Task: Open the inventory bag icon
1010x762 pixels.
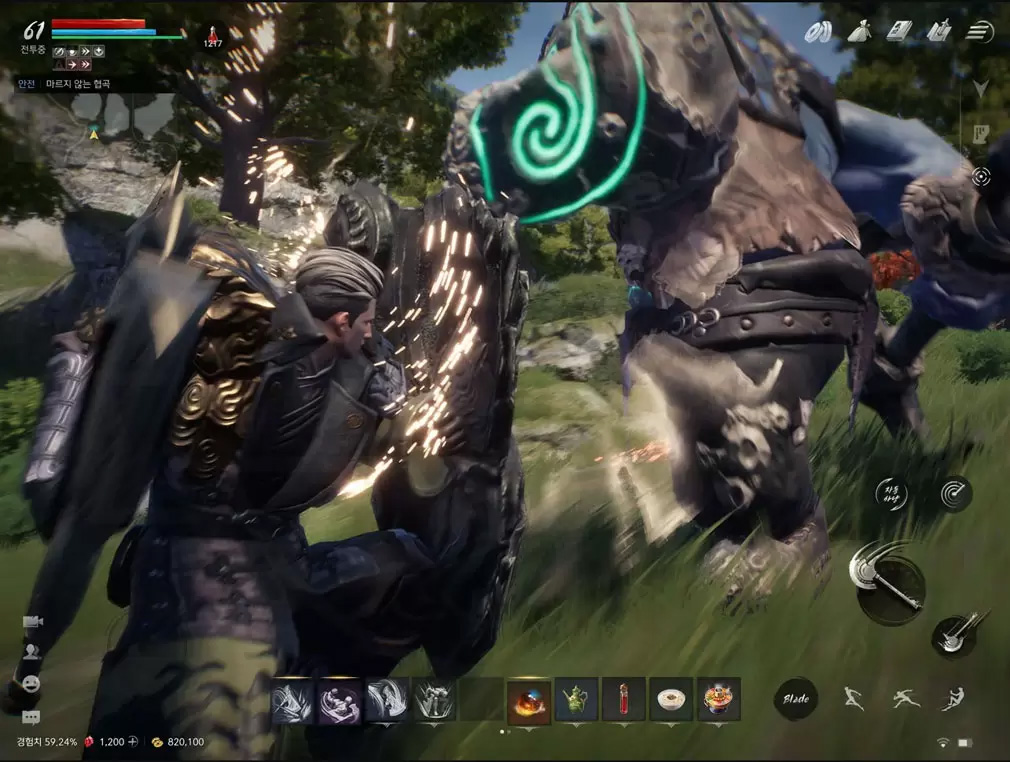Action: coord(858,31)
